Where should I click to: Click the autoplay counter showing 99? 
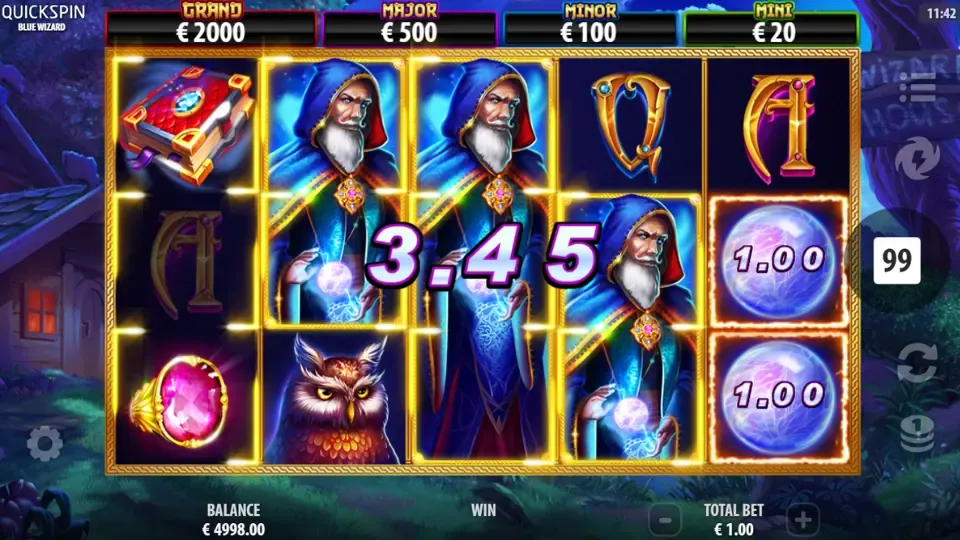coord(897,262)
